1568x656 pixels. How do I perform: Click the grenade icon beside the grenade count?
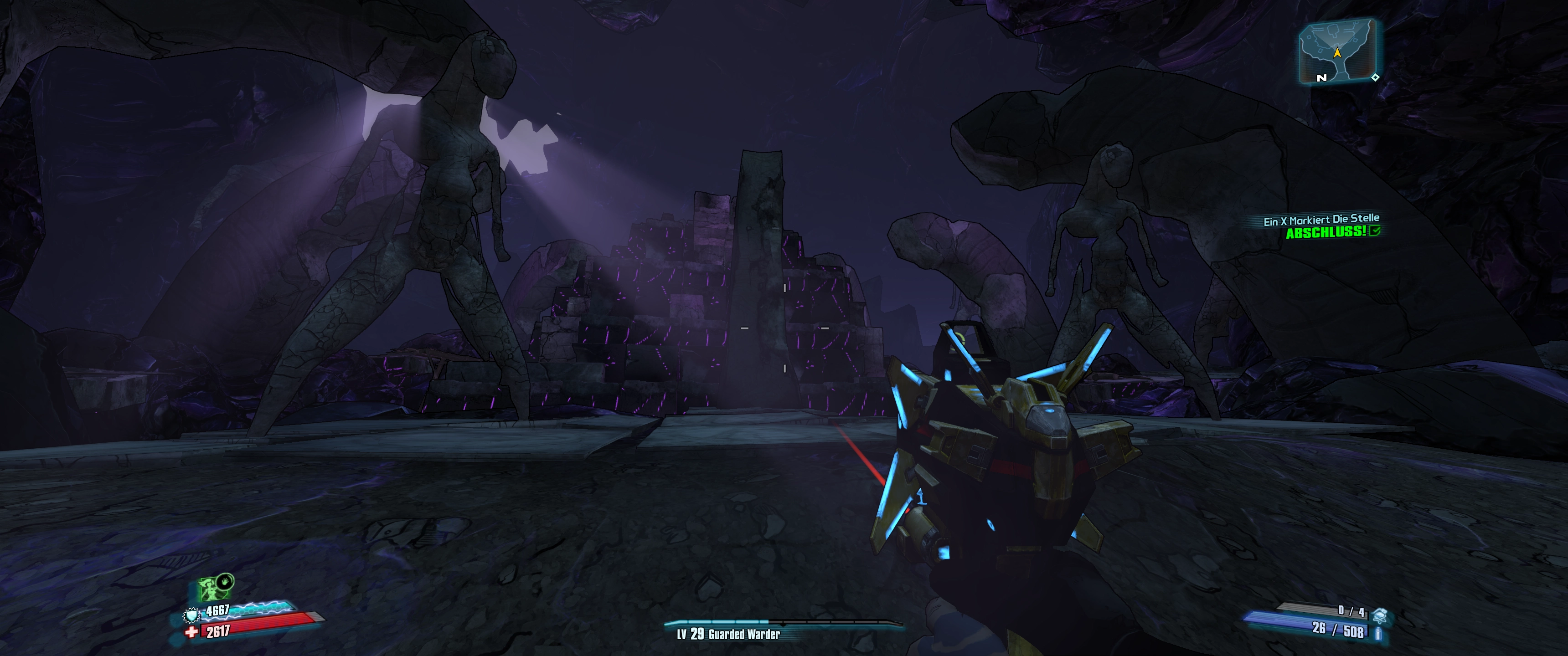point(1379,616)
